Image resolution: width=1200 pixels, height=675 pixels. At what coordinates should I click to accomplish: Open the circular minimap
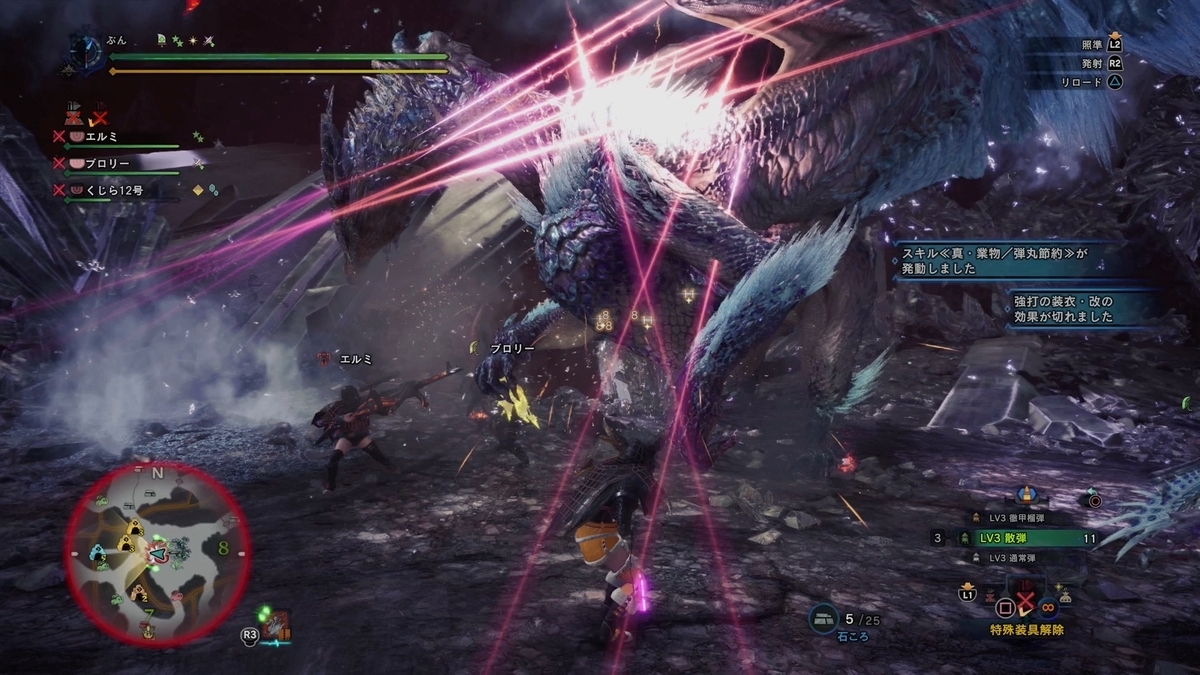[x=158, y=552]
